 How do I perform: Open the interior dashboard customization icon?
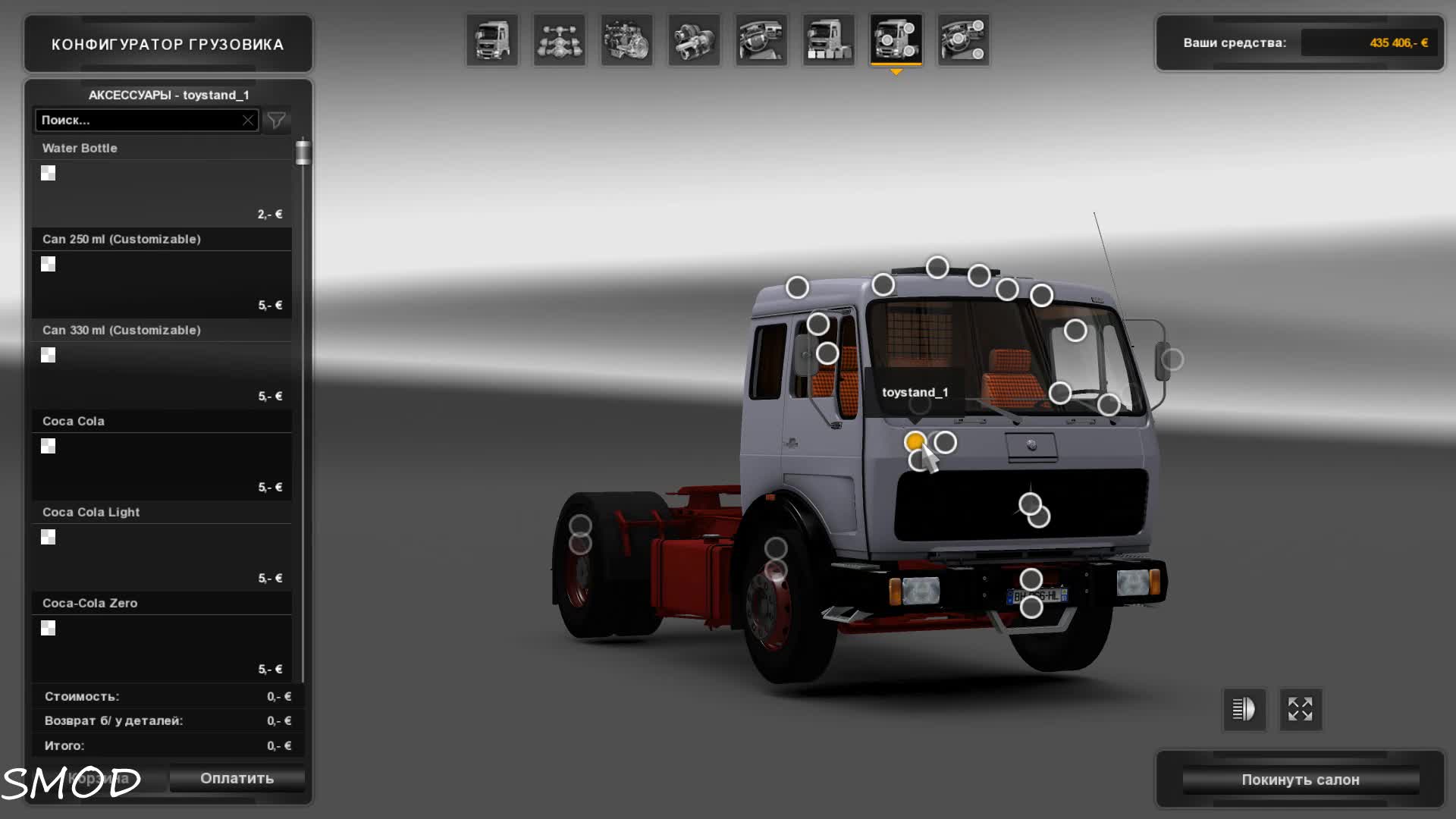point(761,39)
